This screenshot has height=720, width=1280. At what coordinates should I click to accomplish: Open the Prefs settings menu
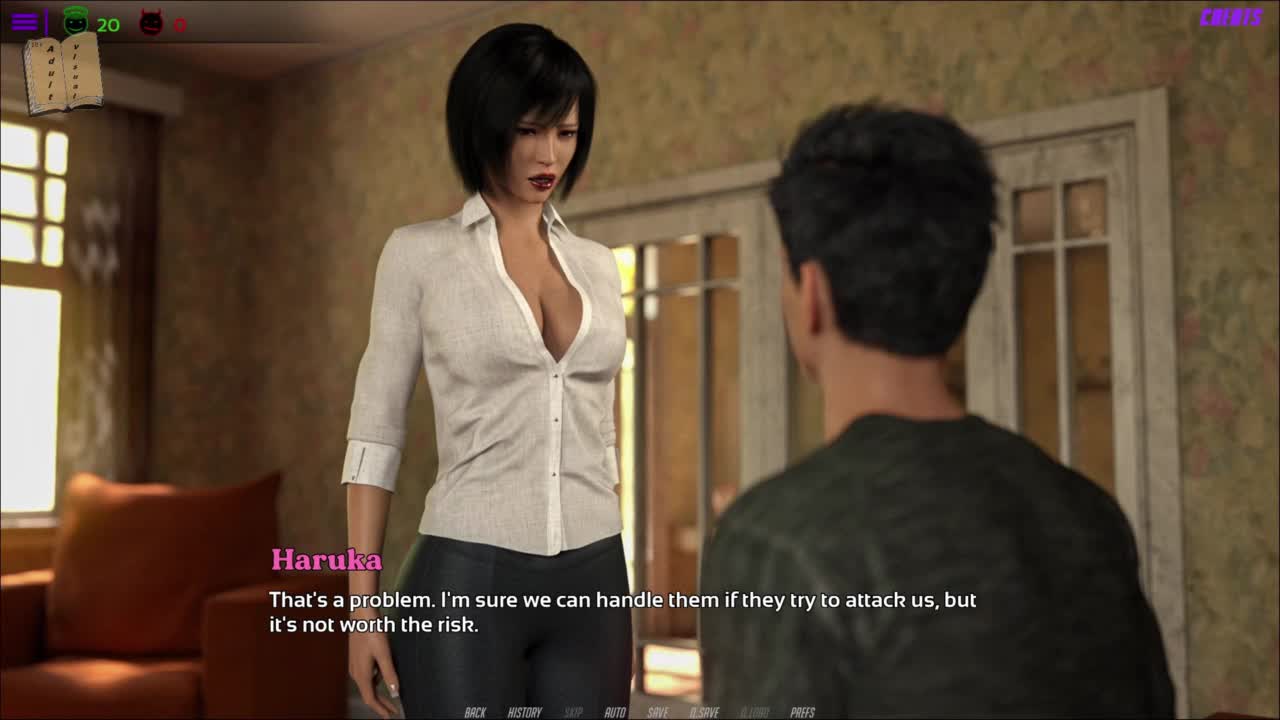(802, 712)
